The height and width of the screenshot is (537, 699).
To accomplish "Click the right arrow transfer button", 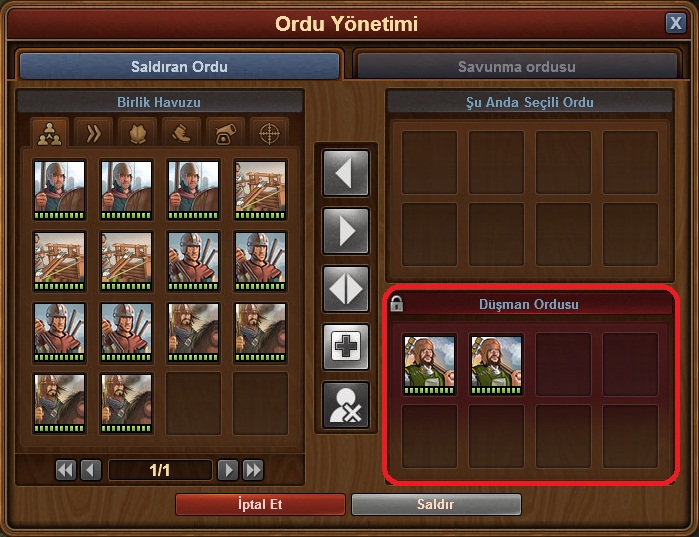I will [x=345, y=231].
